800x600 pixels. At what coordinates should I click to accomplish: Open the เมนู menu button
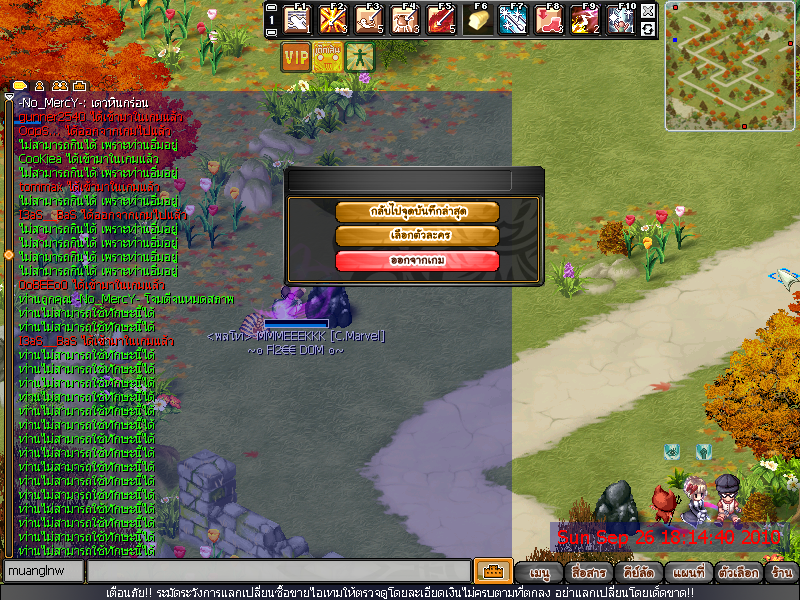tap(540, 573)
